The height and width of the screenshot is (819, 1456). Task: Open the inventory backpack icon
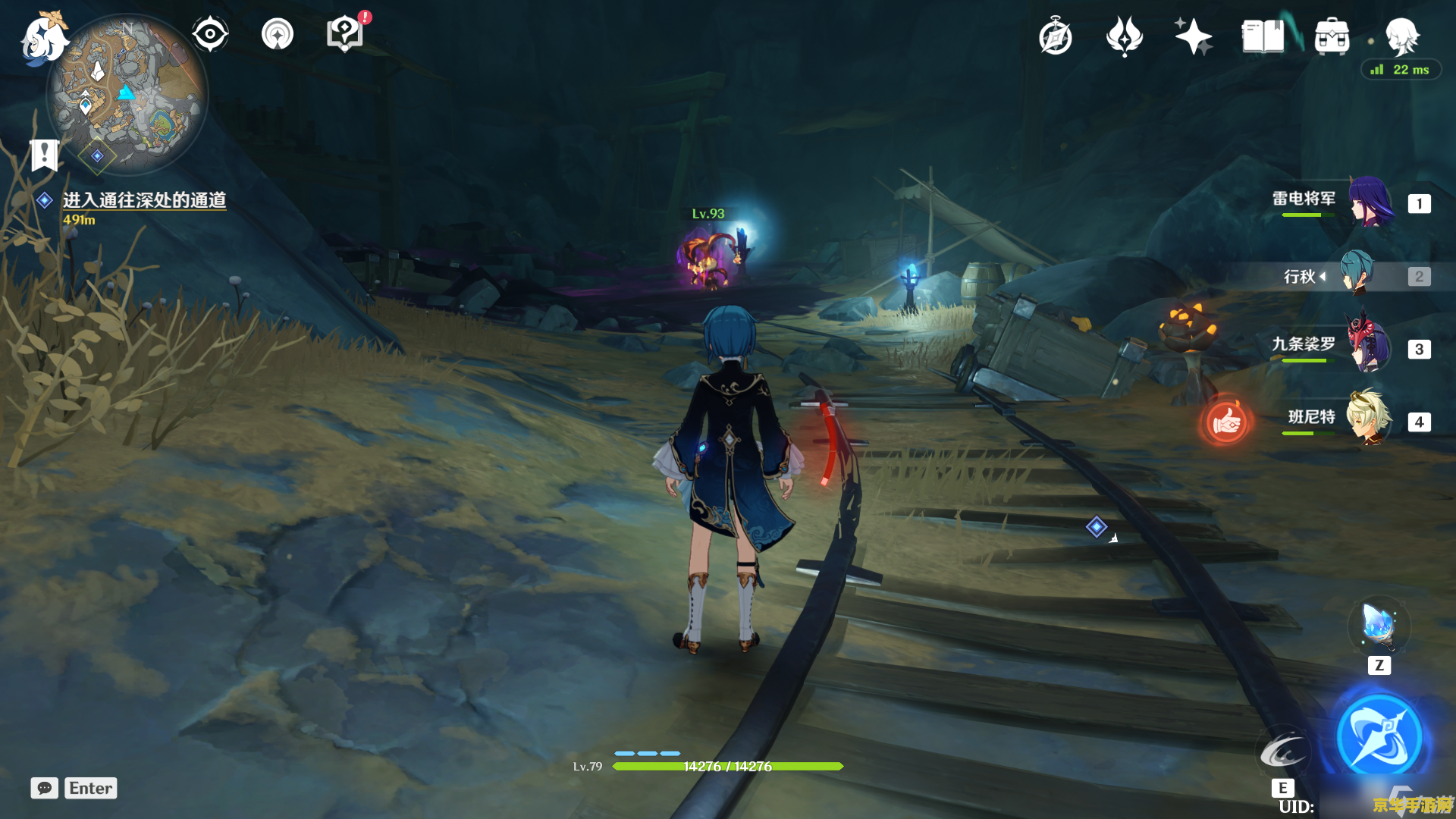[x=1332, y=36]
